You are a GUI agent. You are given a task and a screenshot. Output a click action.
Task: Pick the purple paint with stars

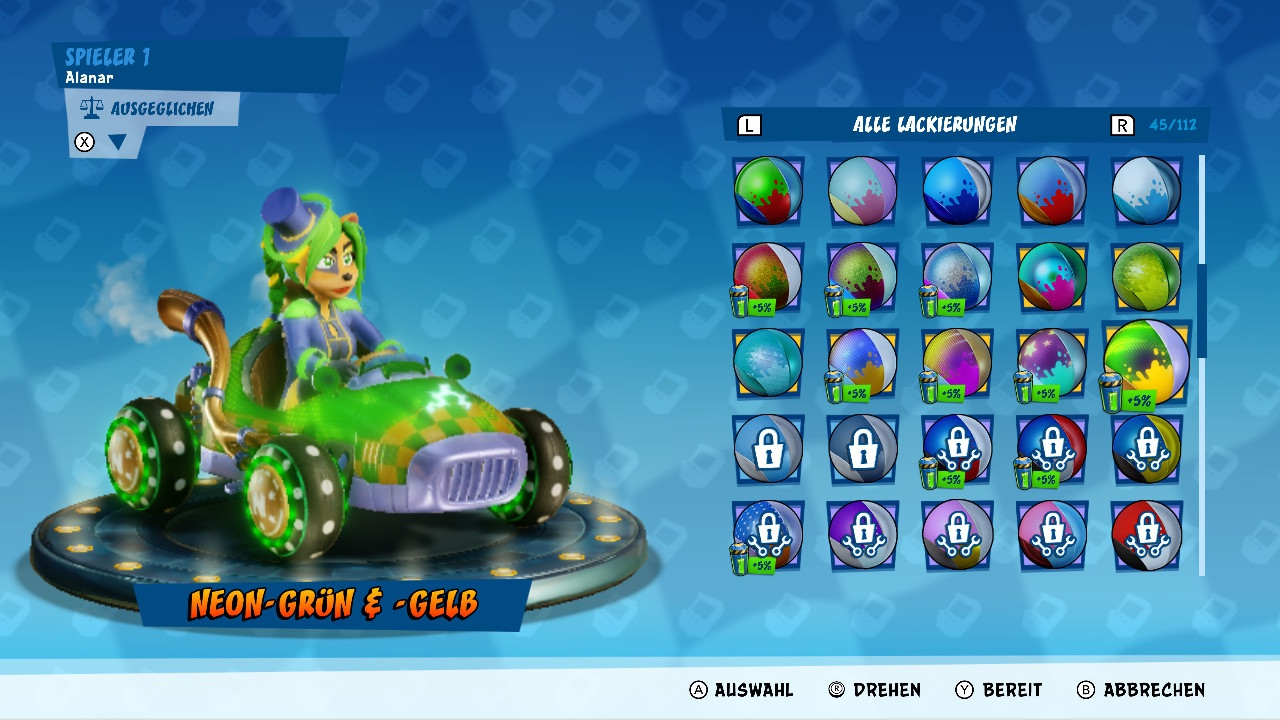click(1052, 362)
